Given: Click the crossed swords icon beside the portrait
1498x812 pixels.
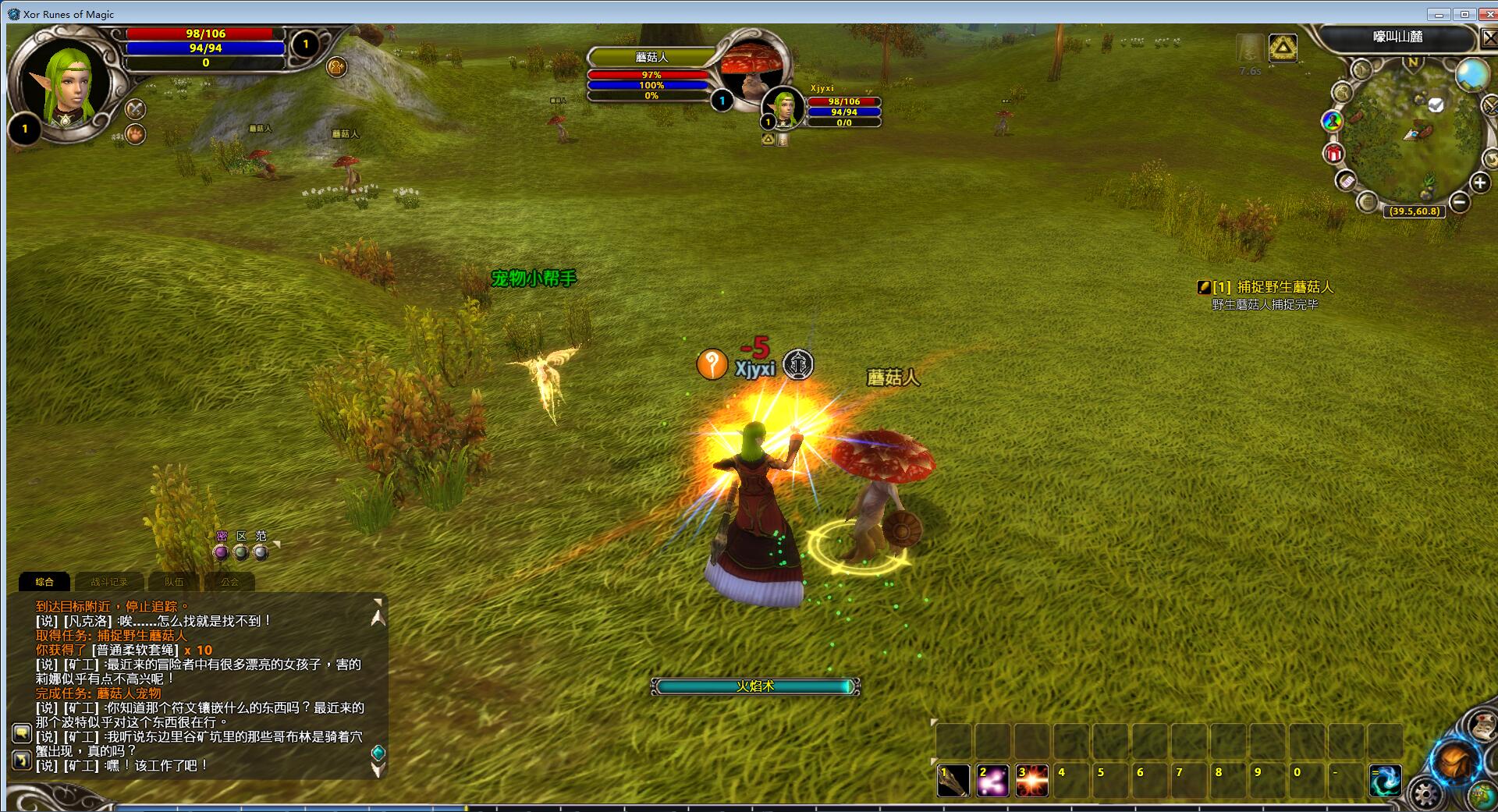Looking at the screenshot, I should [x=136, y=108].
